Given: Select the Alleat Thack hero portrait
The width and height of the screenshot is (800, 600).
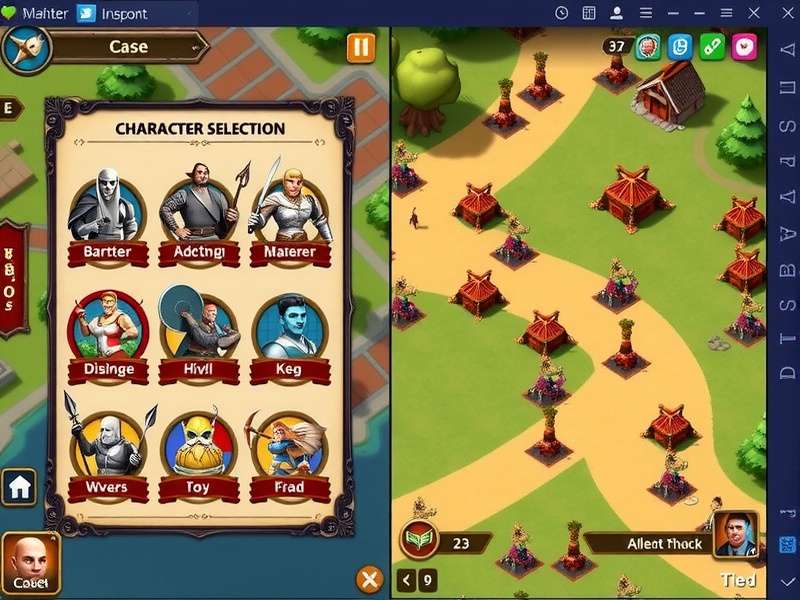Looking at the screenshot, I should (735, 535).
